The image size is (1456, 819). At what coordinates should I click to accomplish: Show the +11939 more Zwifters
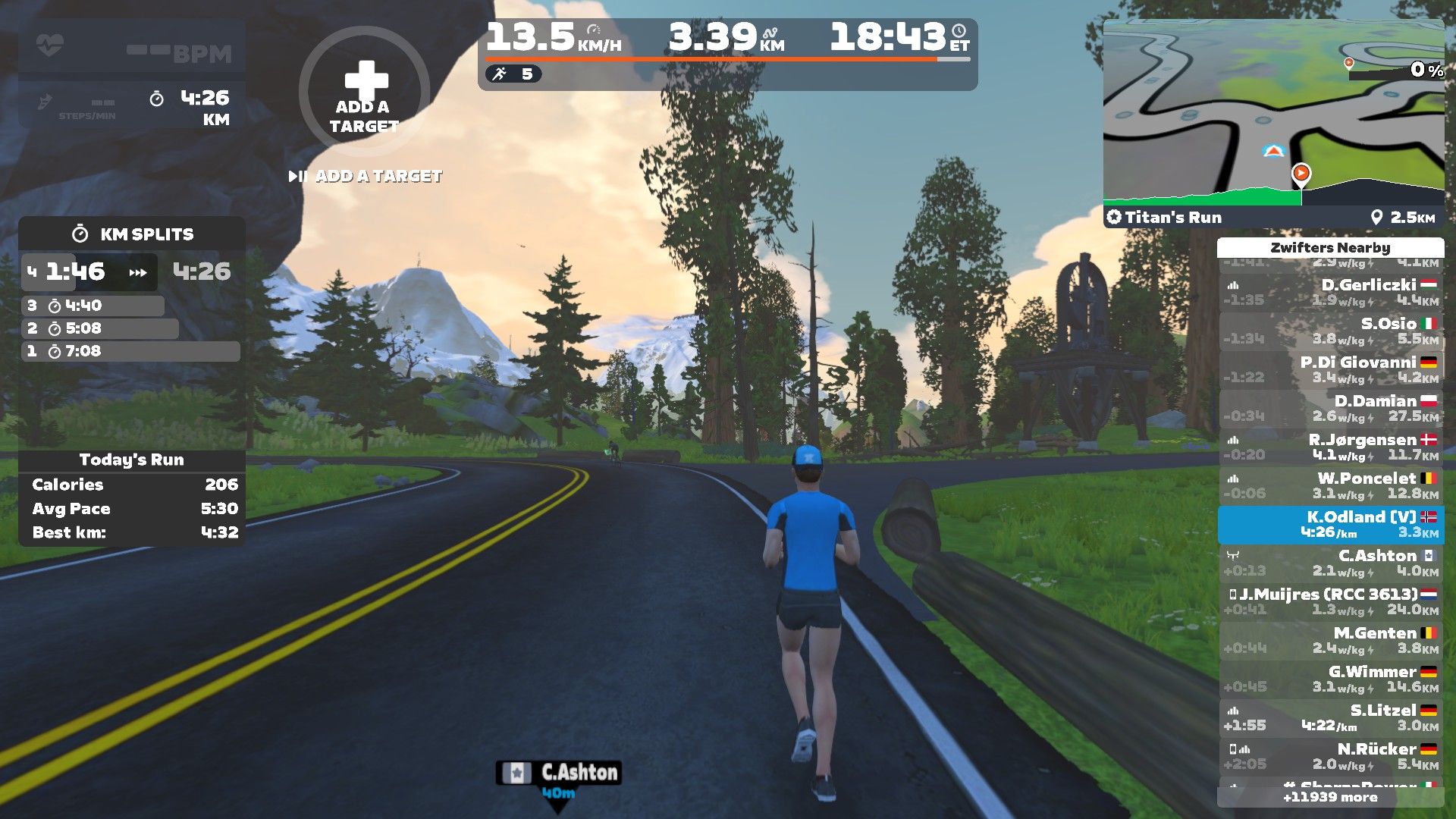(1330, 797)
